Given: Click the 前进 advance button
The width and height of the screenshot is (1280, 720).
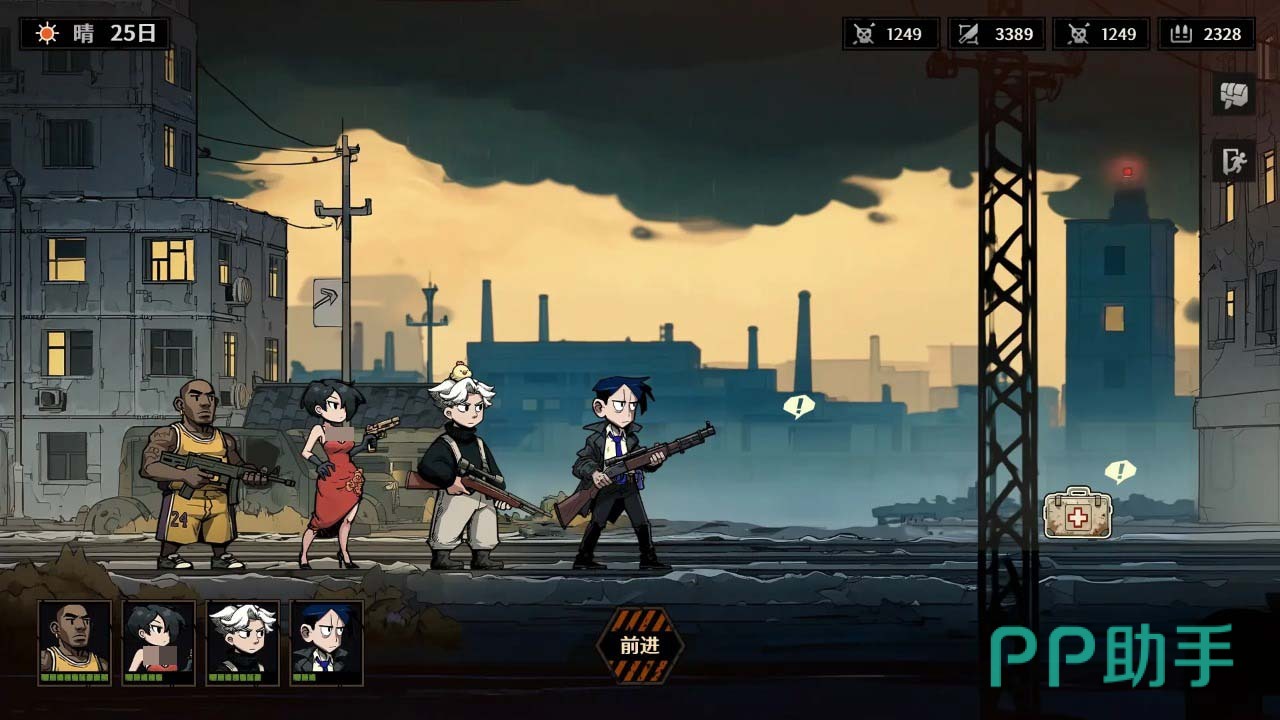Looking at the screenshot, I should [640, 646].
